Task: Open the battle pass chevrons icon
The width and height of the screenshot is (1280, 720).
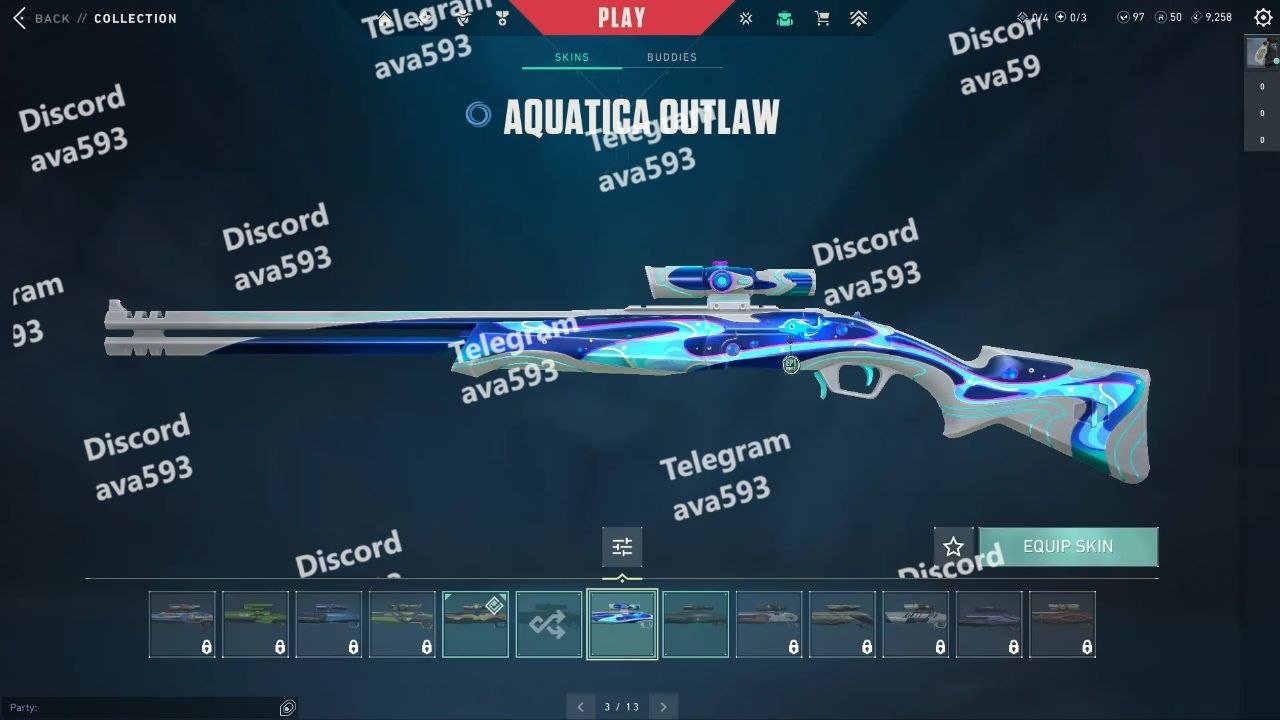Action: [858, 18]
